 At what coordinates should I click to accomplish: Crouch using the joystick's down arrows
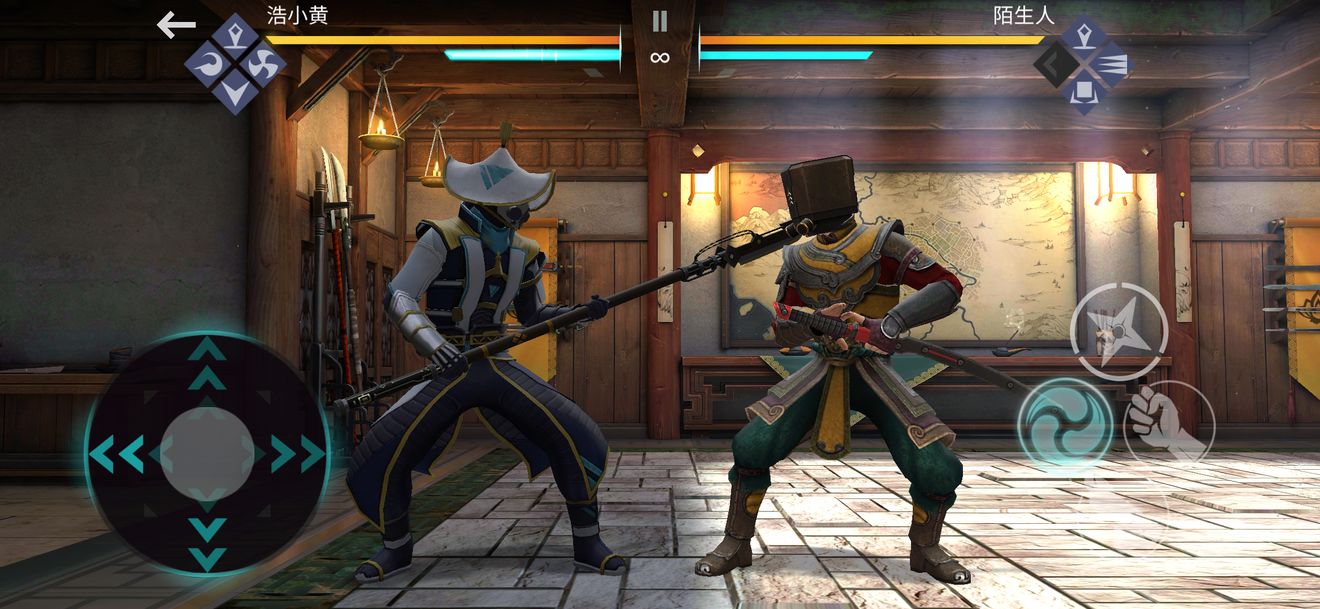pyautogui.click(x=207, y=542)
